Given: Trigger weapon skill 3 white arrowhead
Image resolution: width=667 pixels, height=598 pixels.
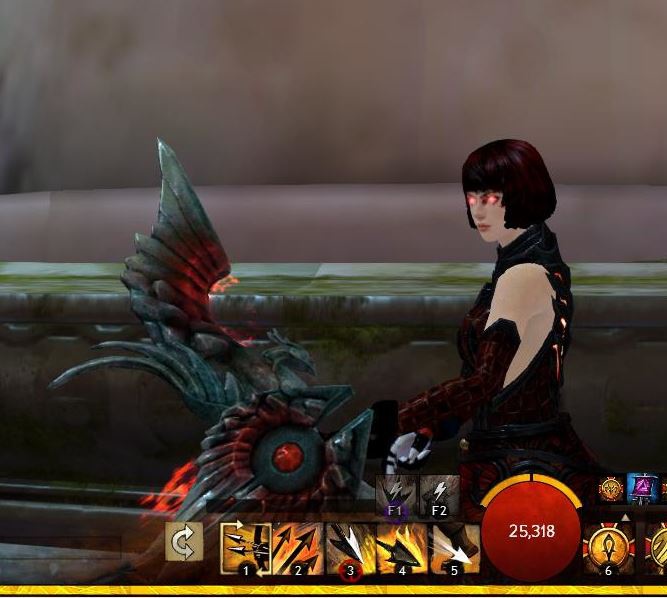Looking at the screenshot, I should tap(350, 547).
